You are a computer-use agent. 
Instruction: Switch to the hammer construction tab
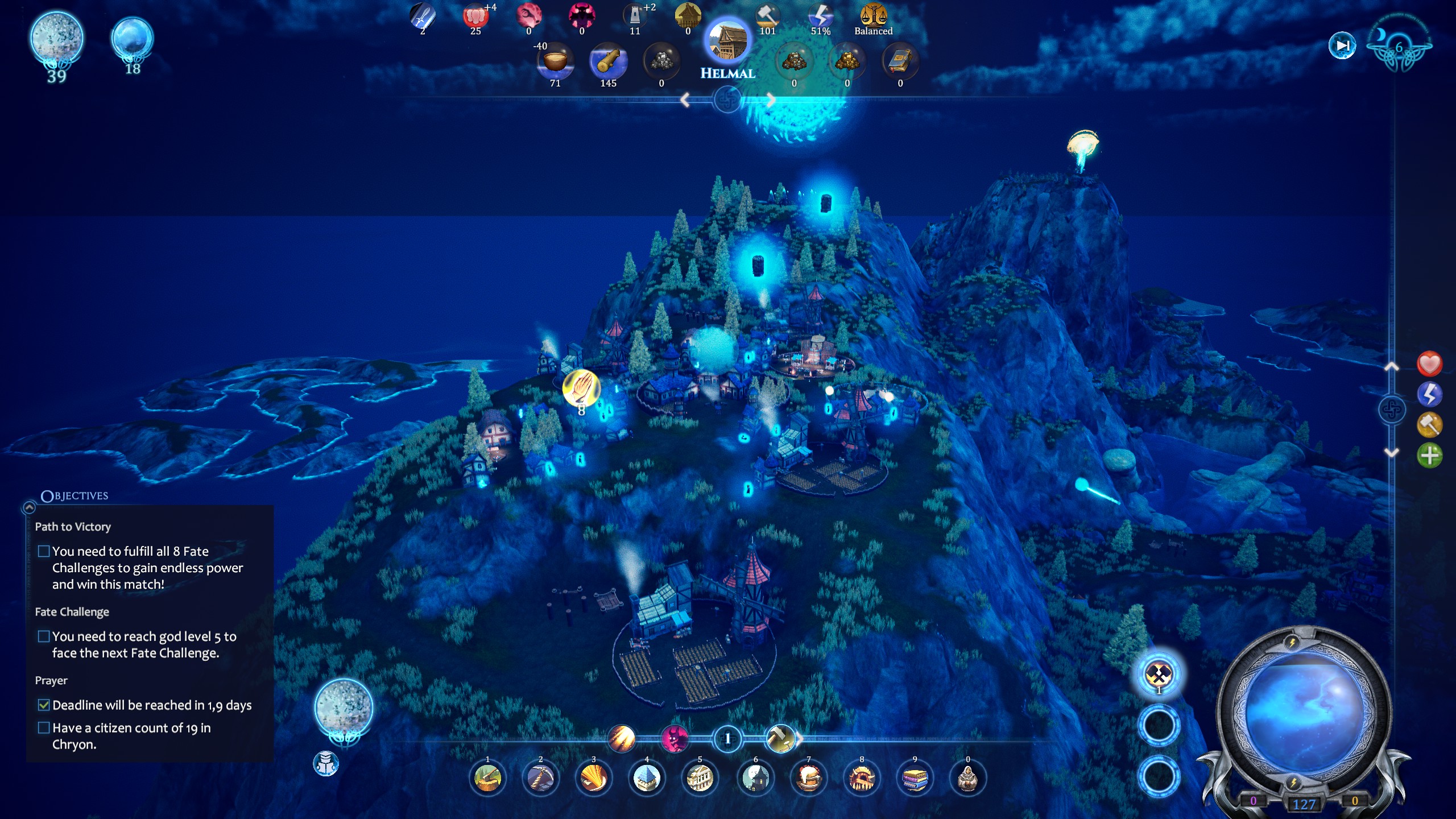780,739
